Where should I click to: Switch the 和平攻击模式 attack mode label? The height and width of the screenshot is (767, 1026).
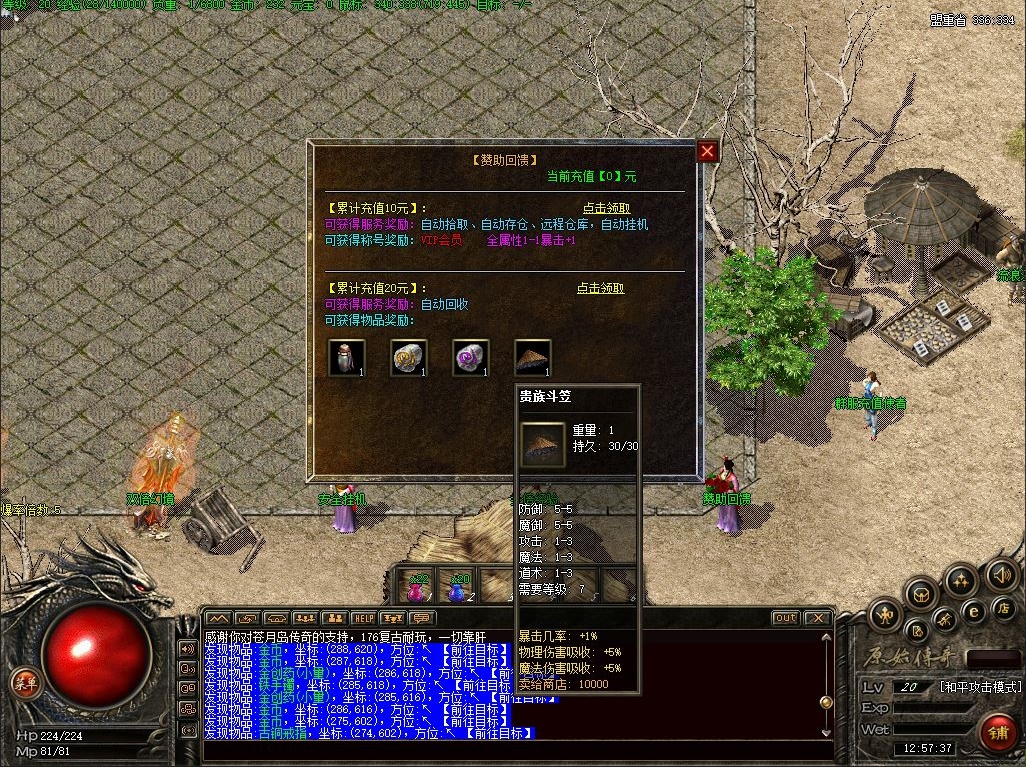pos(980,687)
